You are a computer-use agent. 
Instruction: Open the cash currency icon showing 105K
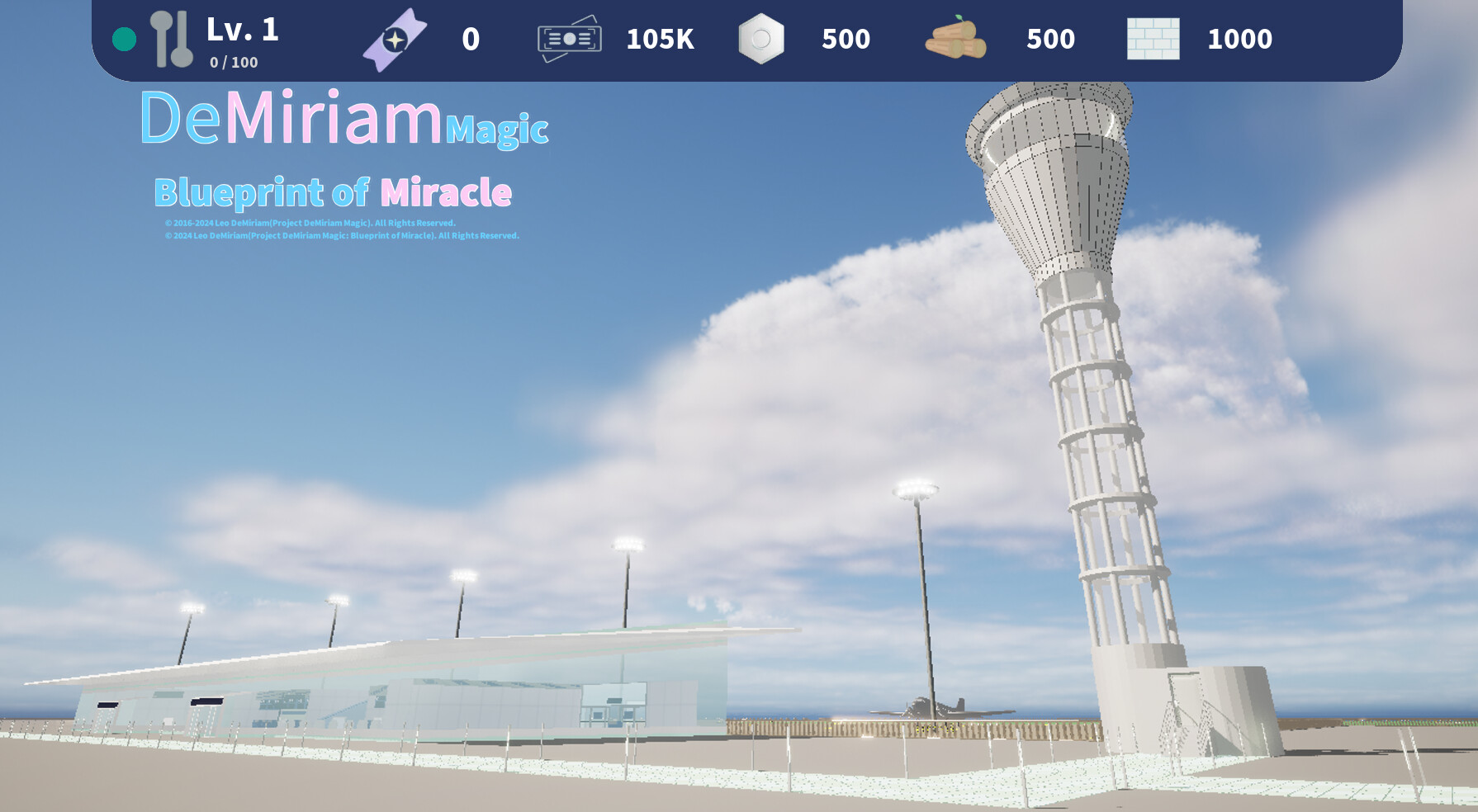coord(569,37)
